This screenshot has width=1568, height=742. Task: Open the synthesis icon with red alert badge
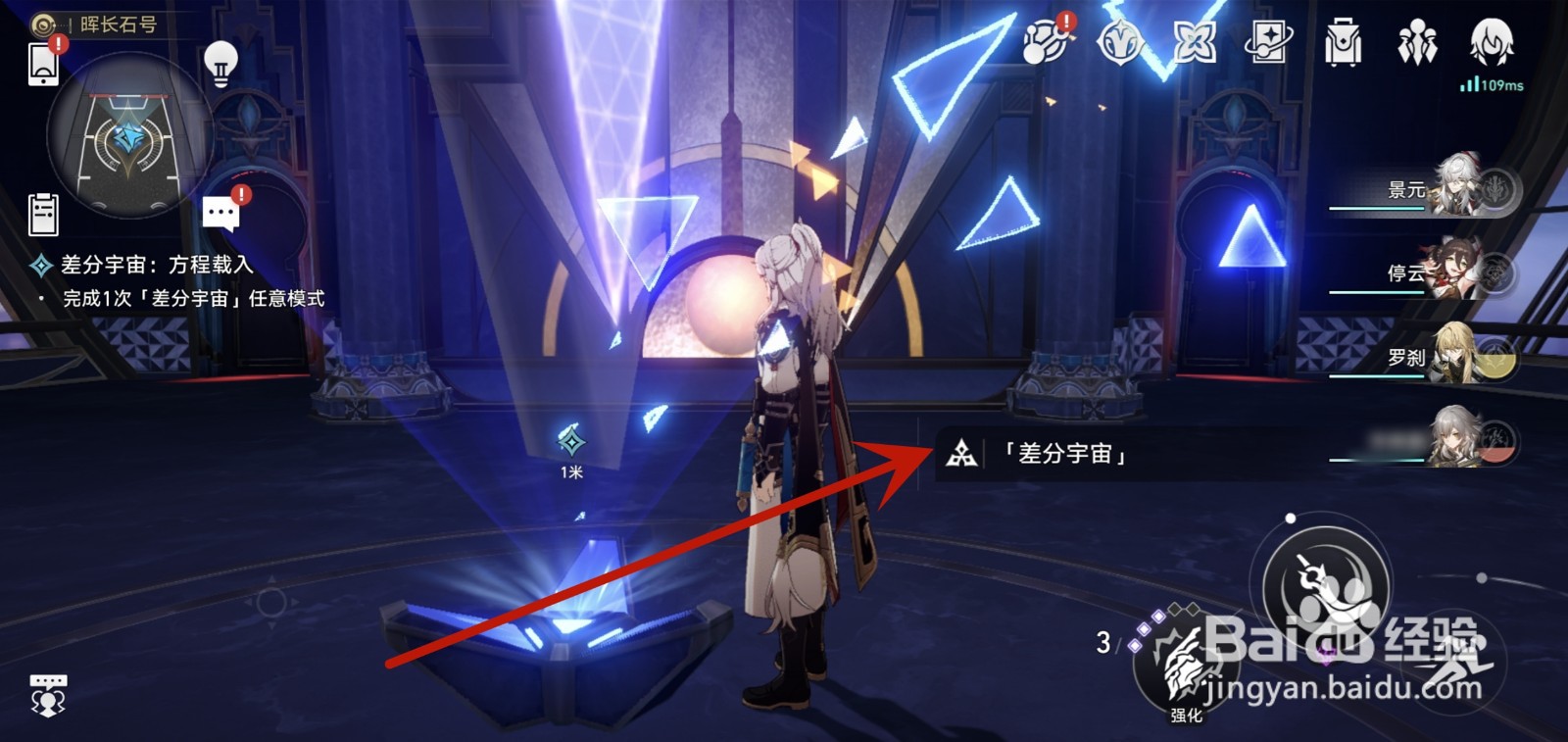(1046, 44)
